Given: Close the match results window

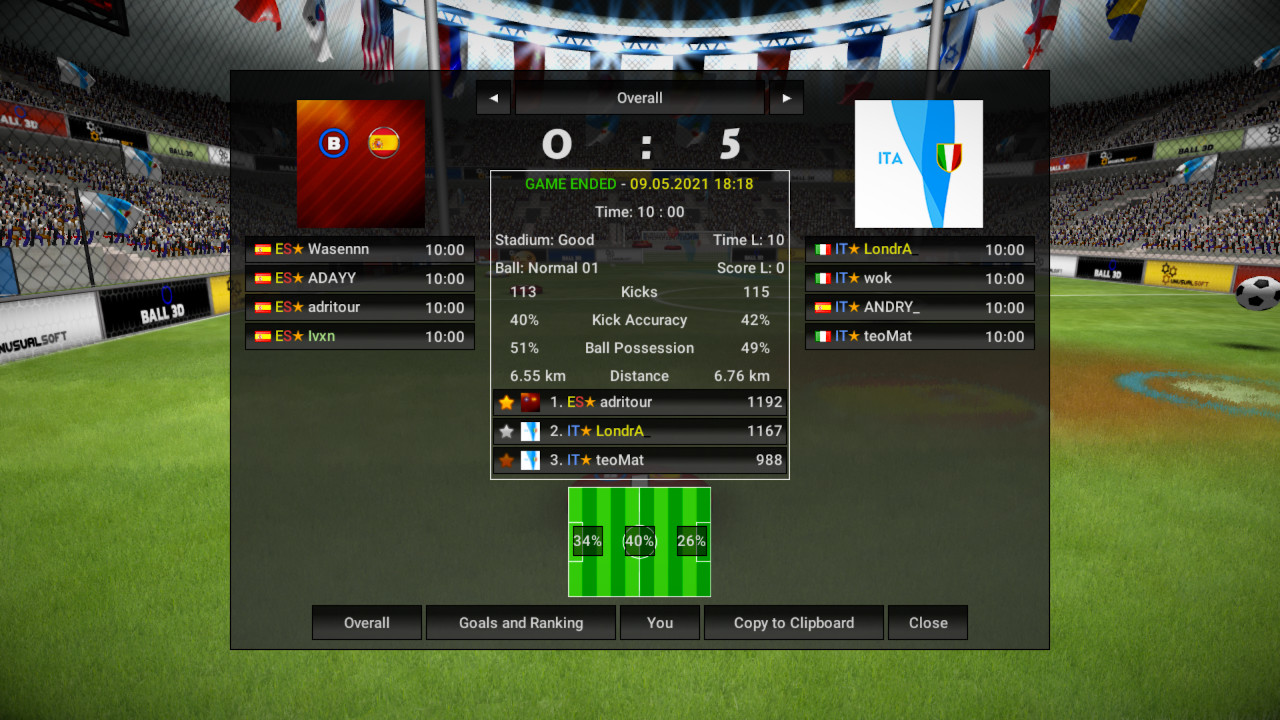Looking at the screenshot, I should point(927,622).
